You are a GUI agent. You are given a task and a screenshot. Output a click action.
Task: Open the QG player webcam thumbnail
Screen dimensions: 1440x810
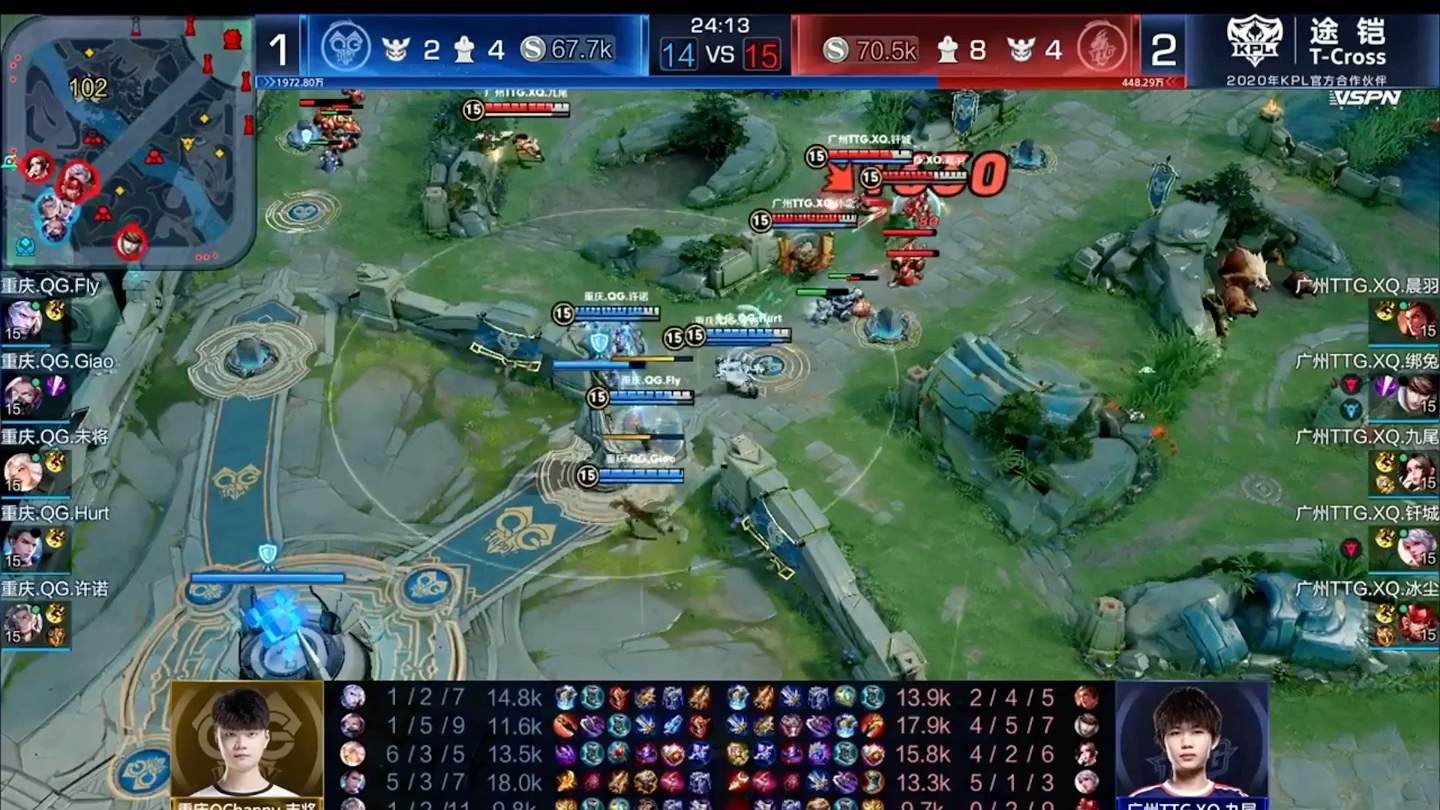(x=246, y=744)
